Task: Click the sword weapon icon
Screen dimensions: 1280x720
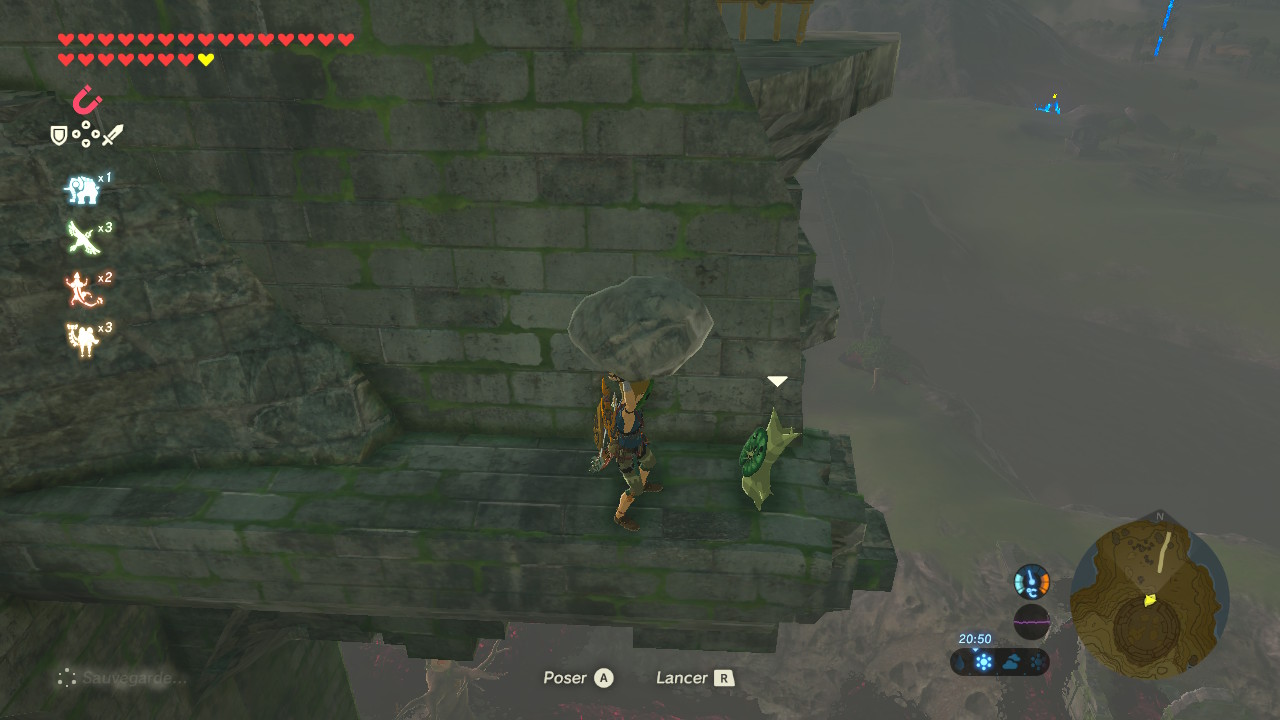Action: (x=112, y=135)
